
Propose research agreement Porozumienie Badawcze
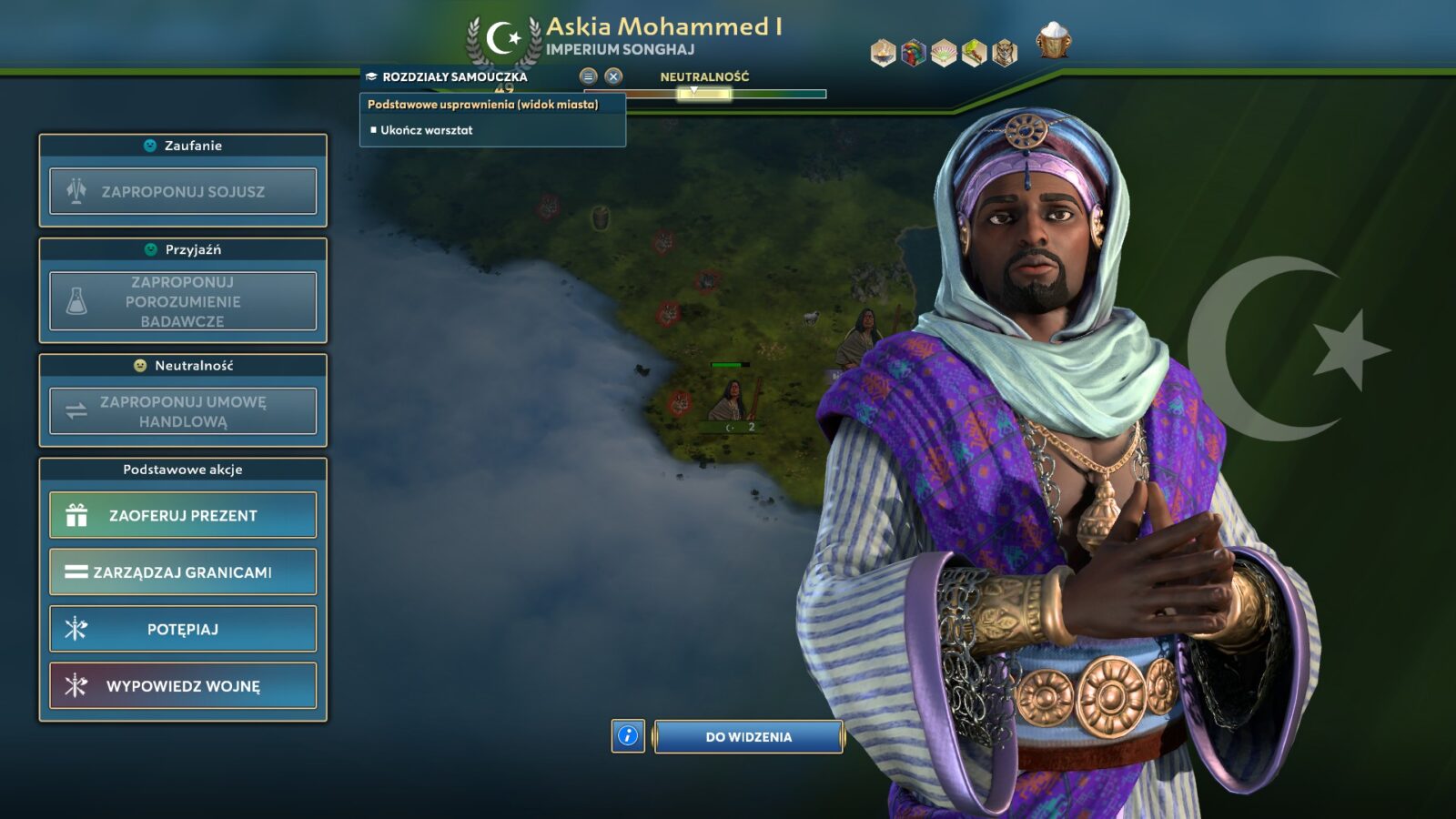[183, 301]
